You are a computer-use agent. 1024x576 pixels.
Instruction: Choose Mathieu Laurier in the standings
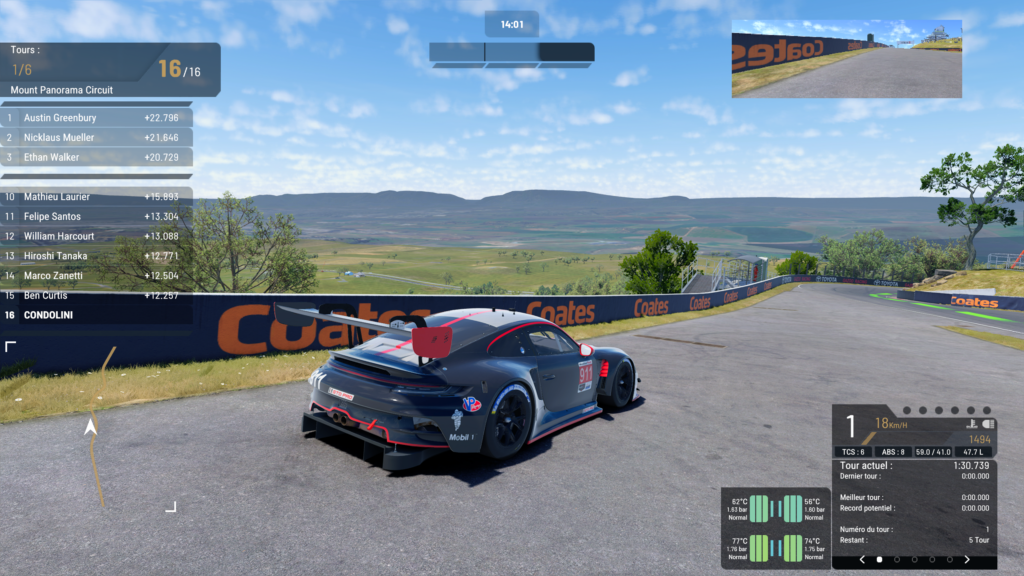click(97, 197)
